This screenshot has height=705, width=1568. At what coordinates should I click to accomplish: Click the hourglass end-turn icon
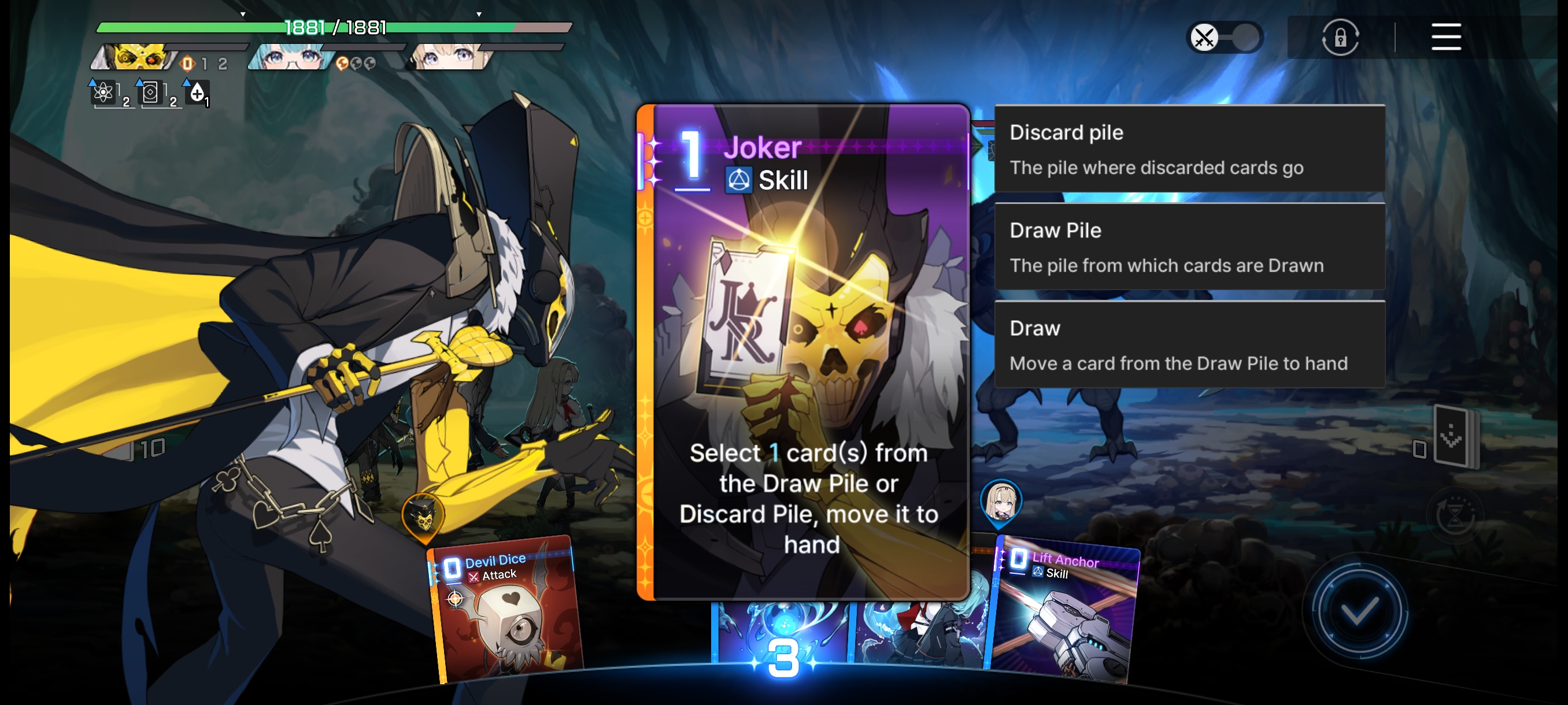click(1455, 516)
